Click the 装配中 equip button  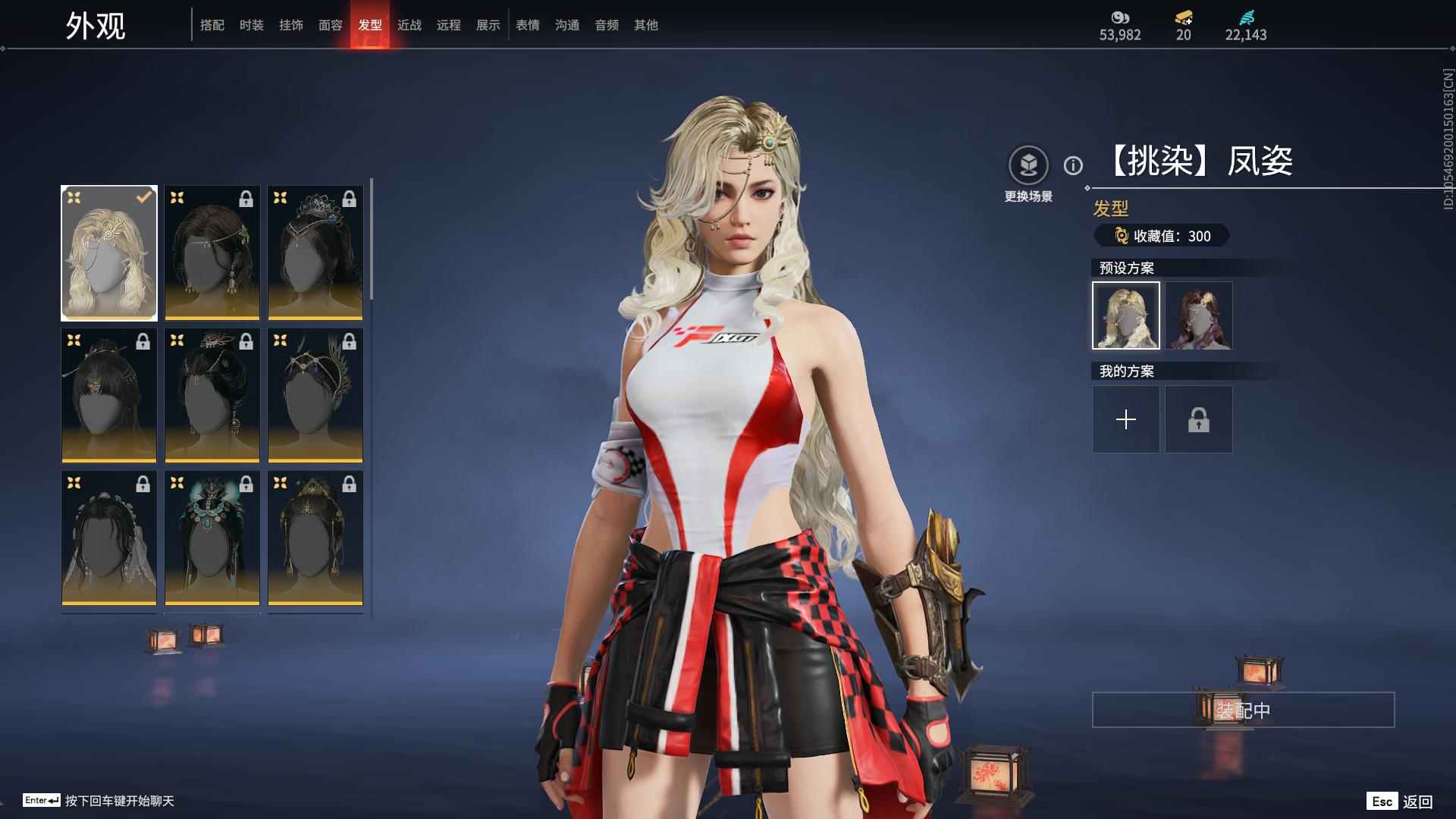click(1243, 710)
